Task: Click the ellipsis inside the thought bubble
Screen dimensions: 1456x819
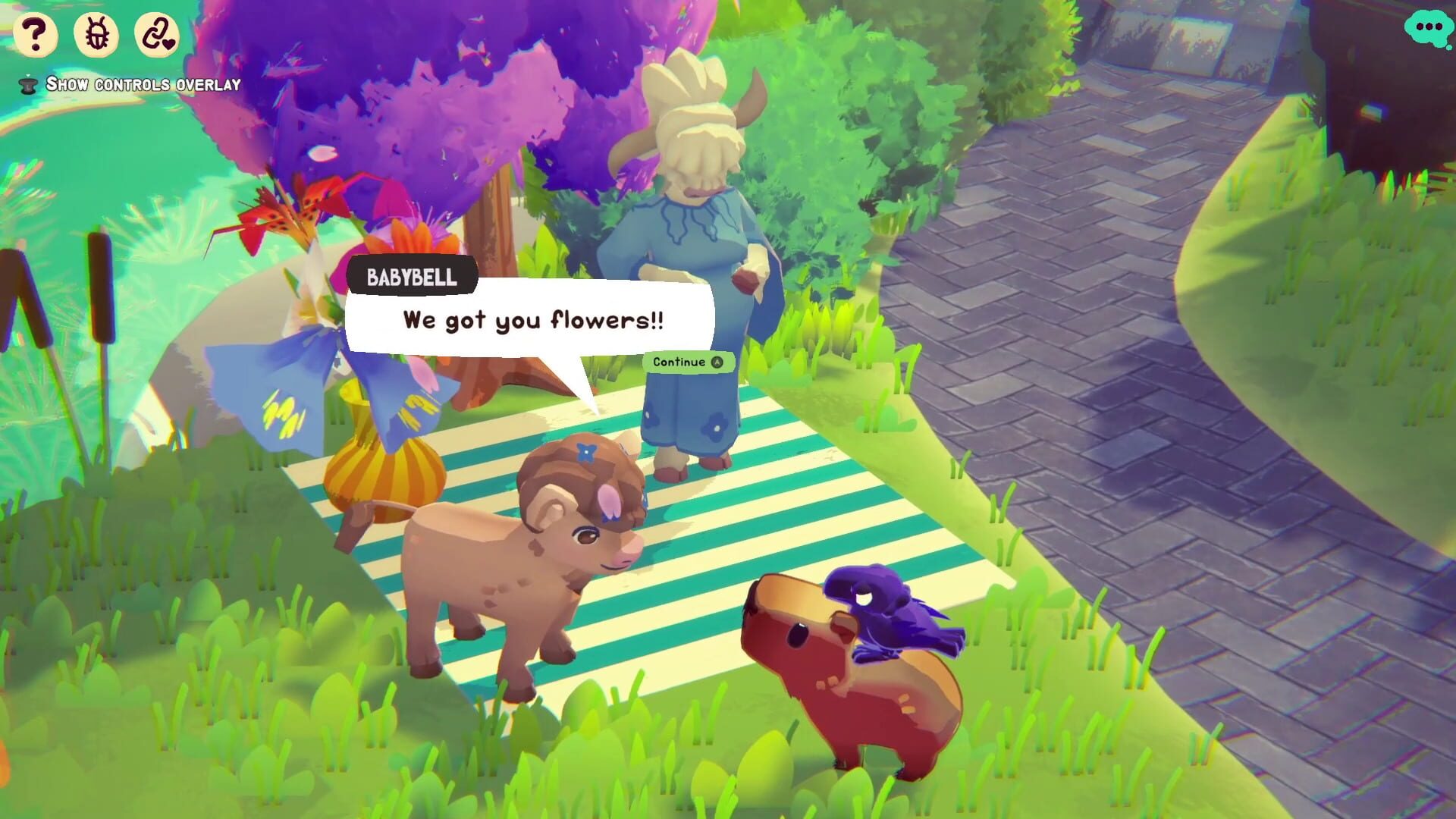Action: (x=1429, y=27)
